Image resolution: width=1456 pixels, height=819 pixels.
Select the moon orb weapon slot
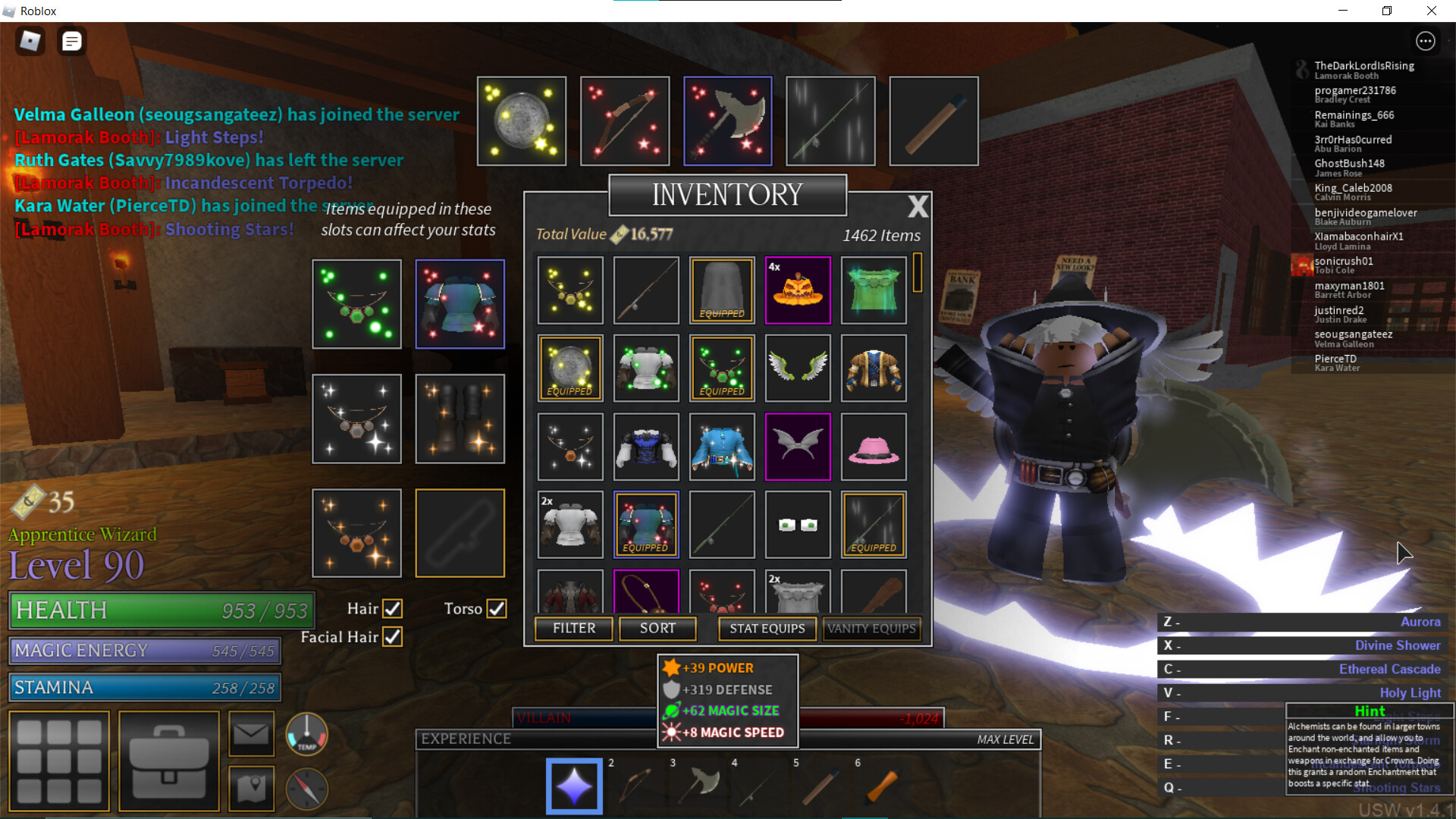pos(522,121)
